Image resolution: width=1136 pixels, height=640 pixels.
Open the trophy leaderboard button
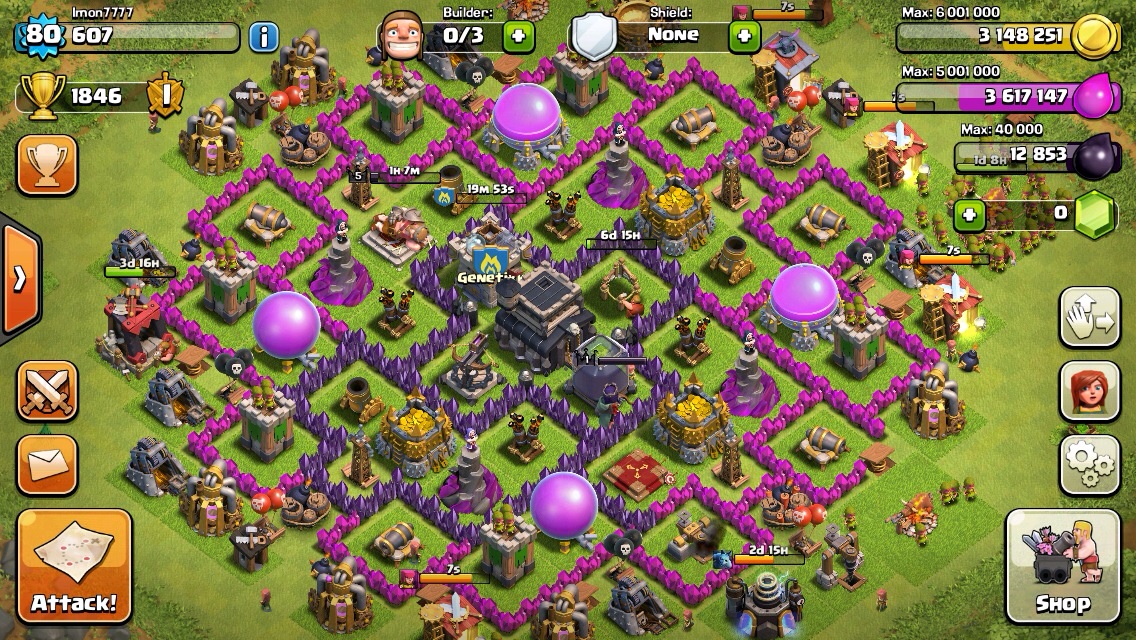click(x=47, y=165)
